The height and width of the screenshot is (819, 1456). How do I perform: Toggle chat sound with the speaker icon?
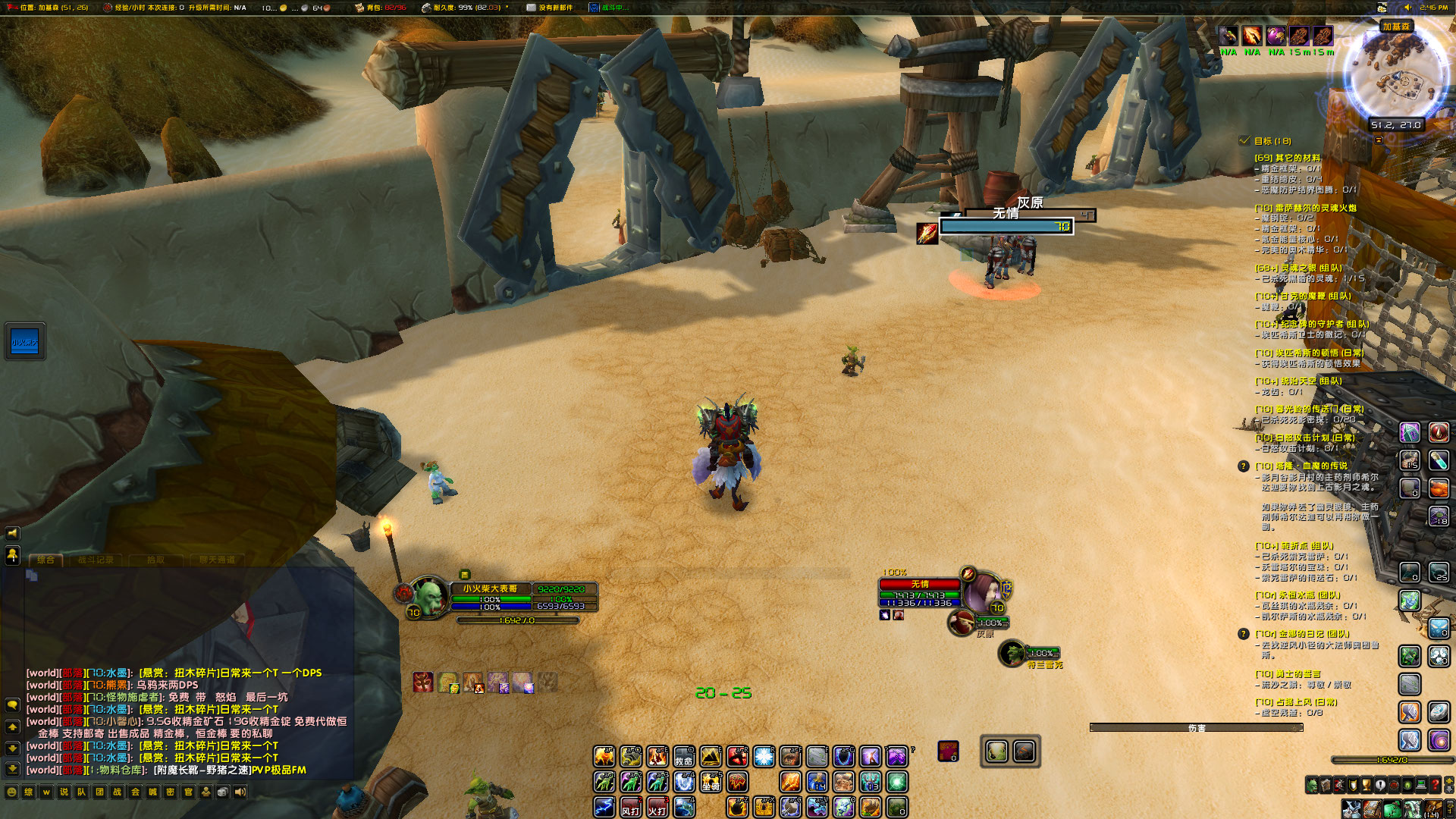click(240, 791)
